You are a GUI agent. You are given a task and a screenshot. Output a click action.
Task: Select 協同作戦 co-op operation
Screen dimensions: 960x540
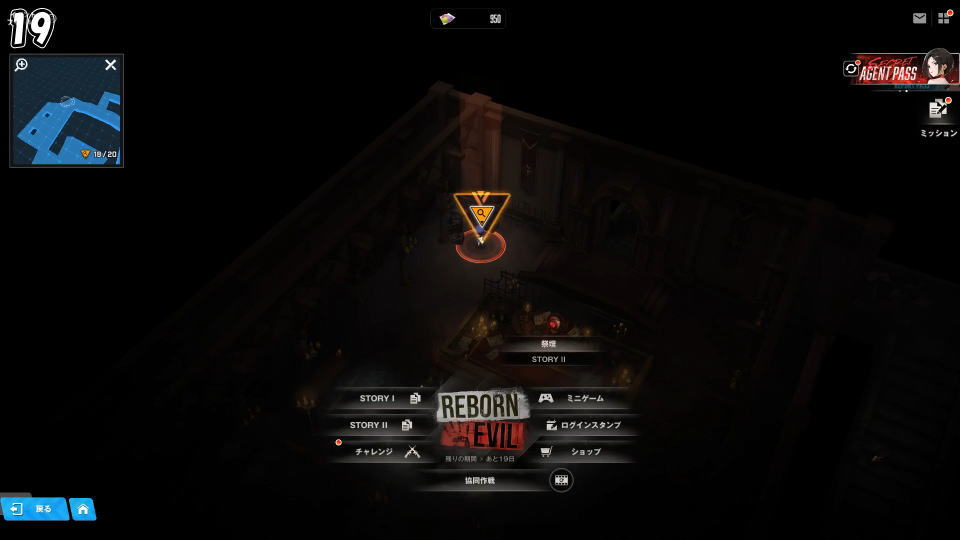(480, 480)
